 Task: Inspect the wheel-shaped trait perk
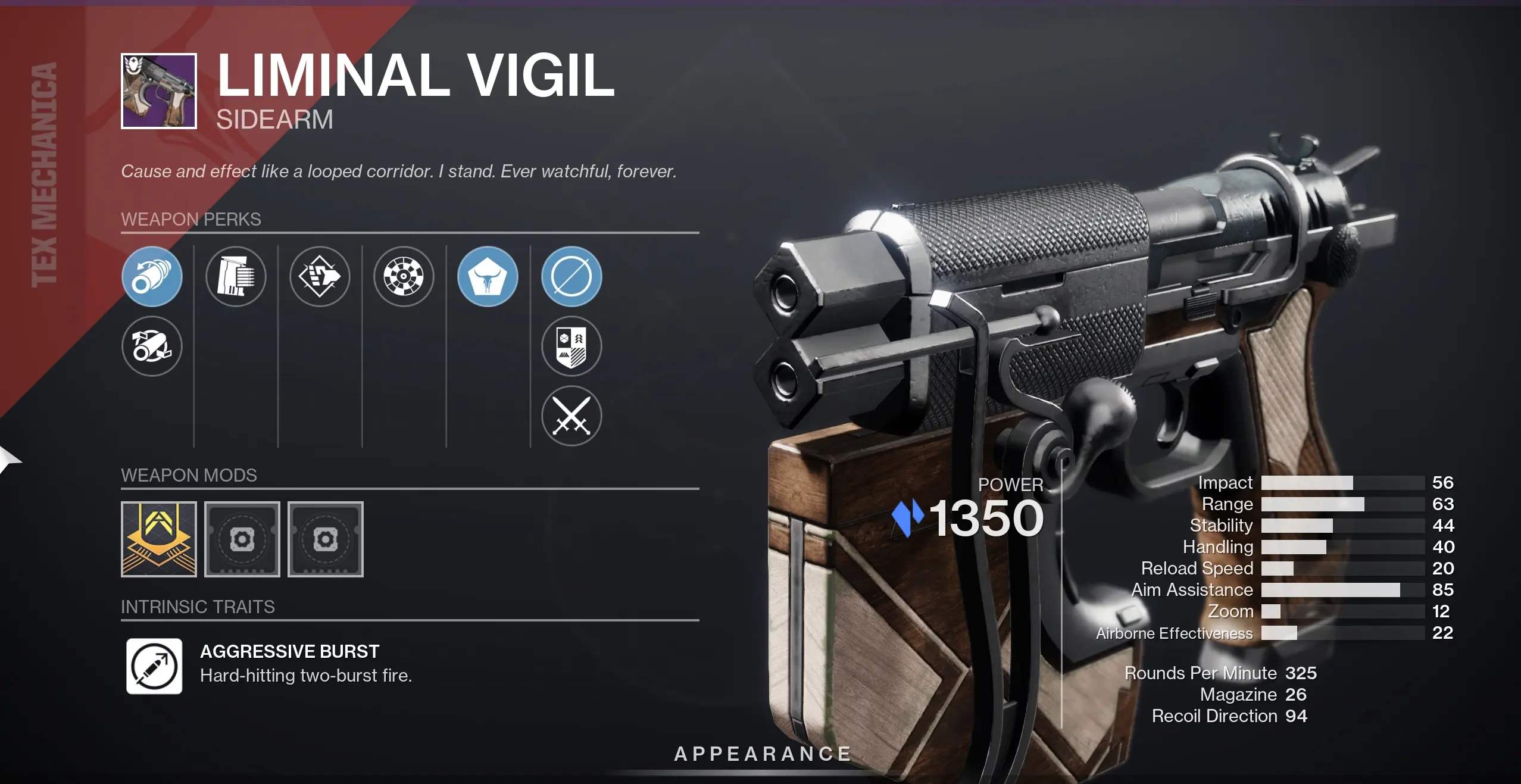[x=404, y=277]
